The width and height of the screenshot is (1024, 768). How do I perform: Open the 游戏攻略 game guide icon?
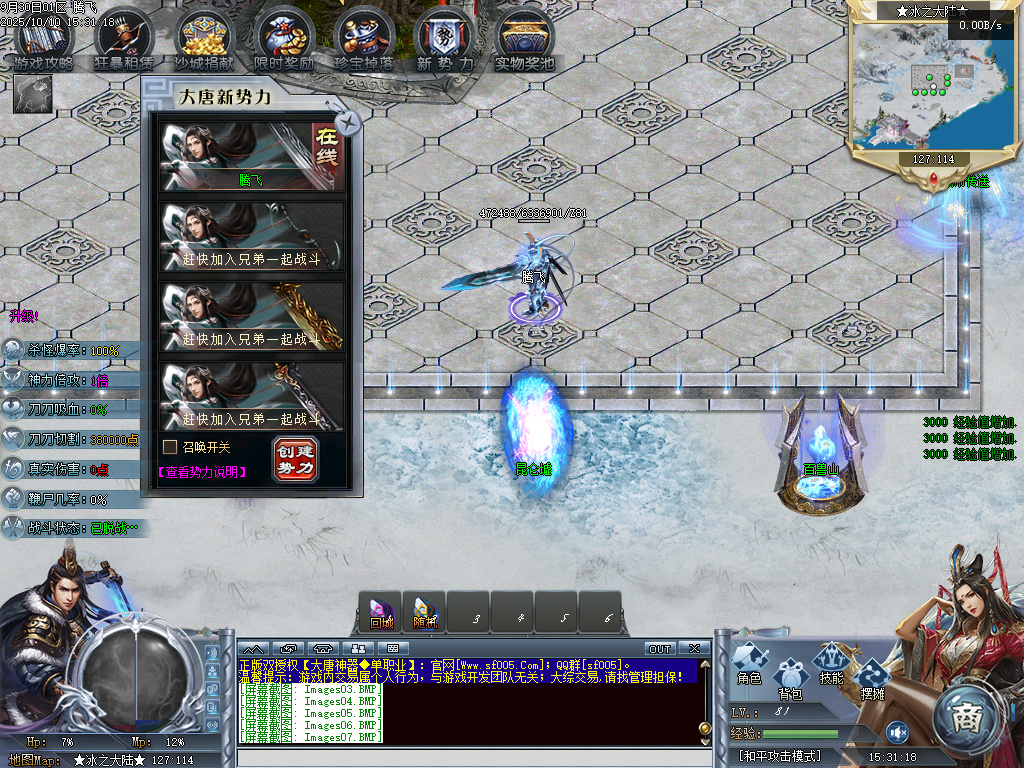44,42
